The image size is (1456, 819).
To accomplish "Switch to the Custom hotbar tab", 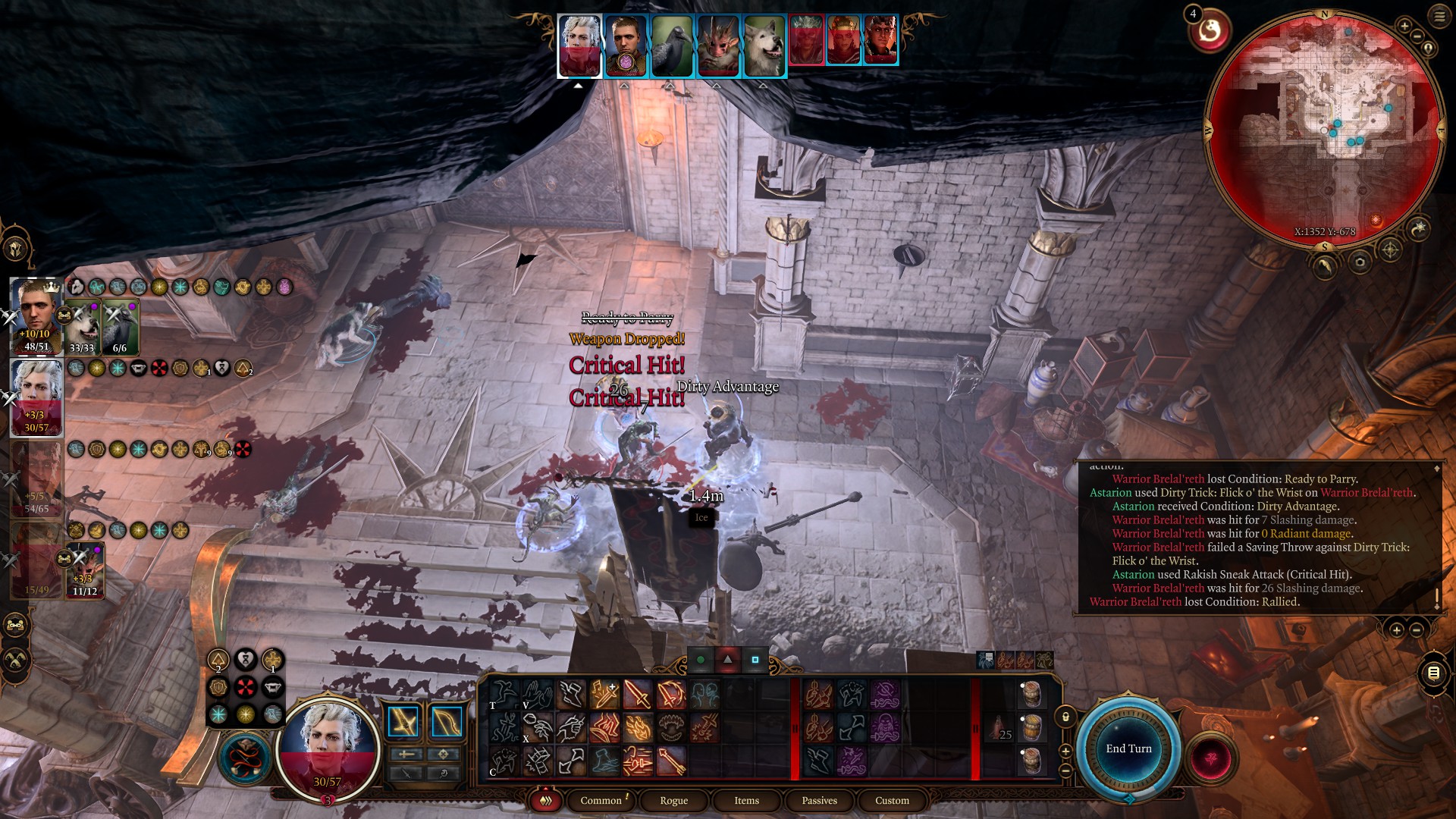I will click(x=892, y=800).
